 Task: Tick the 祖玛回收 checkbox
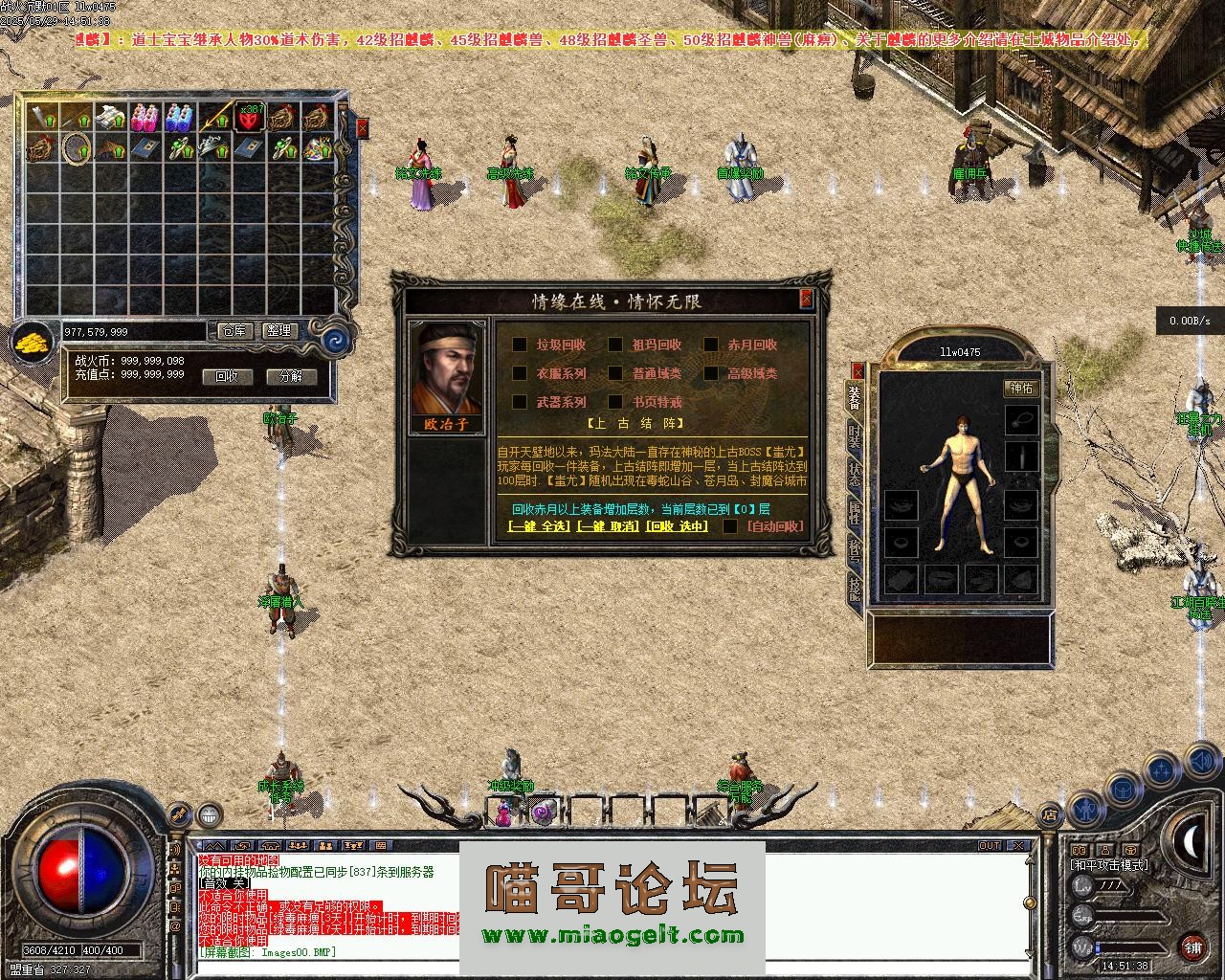[x=615, y=345]
